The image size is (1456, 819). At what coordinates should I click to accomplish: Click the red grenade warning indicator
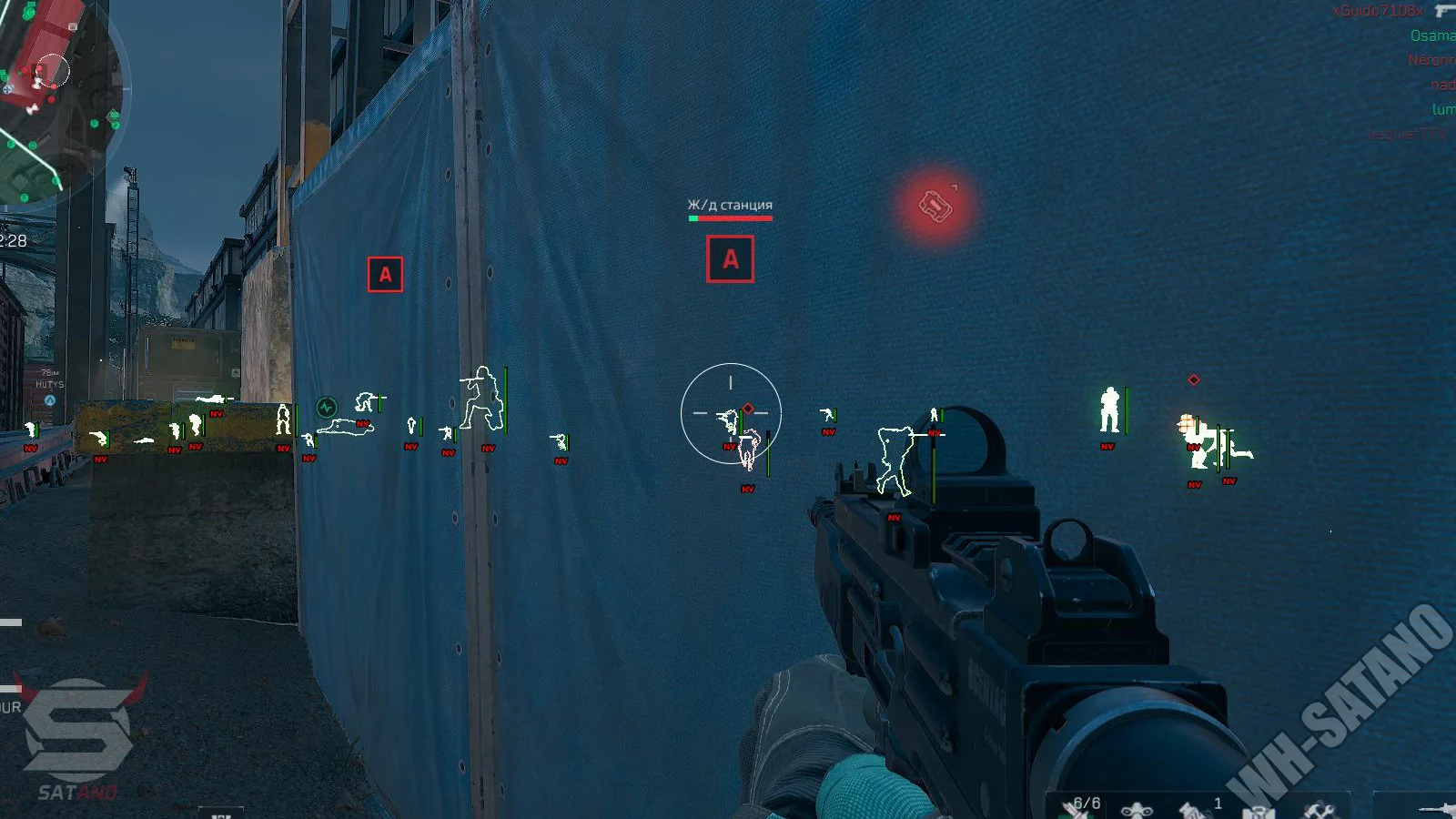pyautogui.click(x=935, y=206)
